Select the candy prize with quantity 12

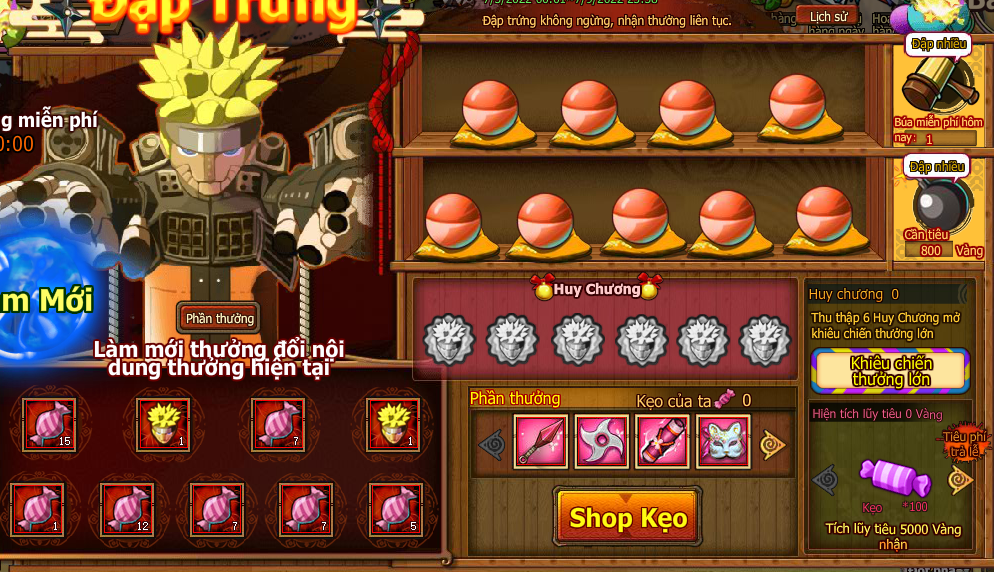click(x=127, y=508)
